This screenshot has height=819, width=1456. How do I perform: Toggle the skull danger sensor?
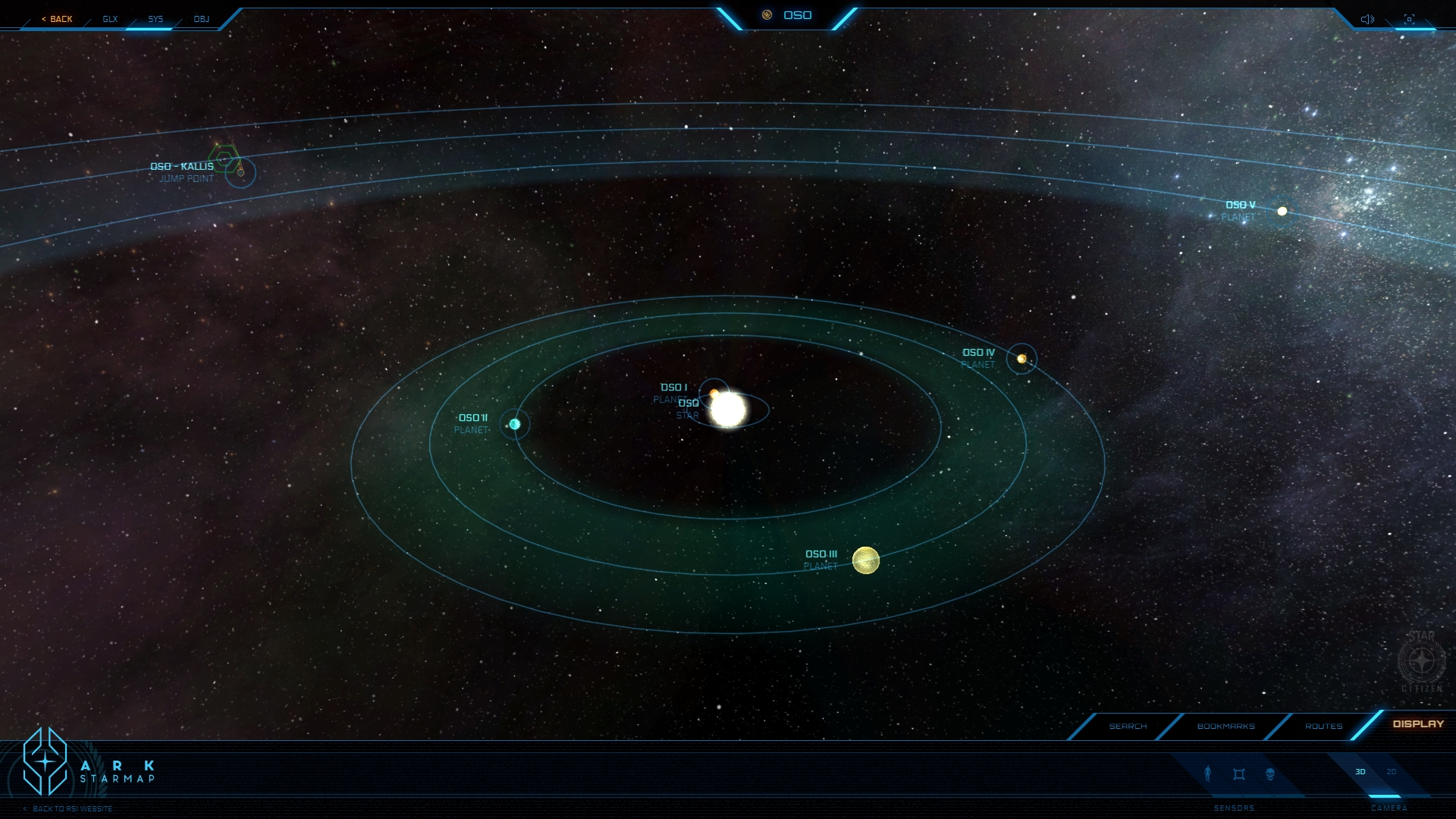[x=1270, y=774]
